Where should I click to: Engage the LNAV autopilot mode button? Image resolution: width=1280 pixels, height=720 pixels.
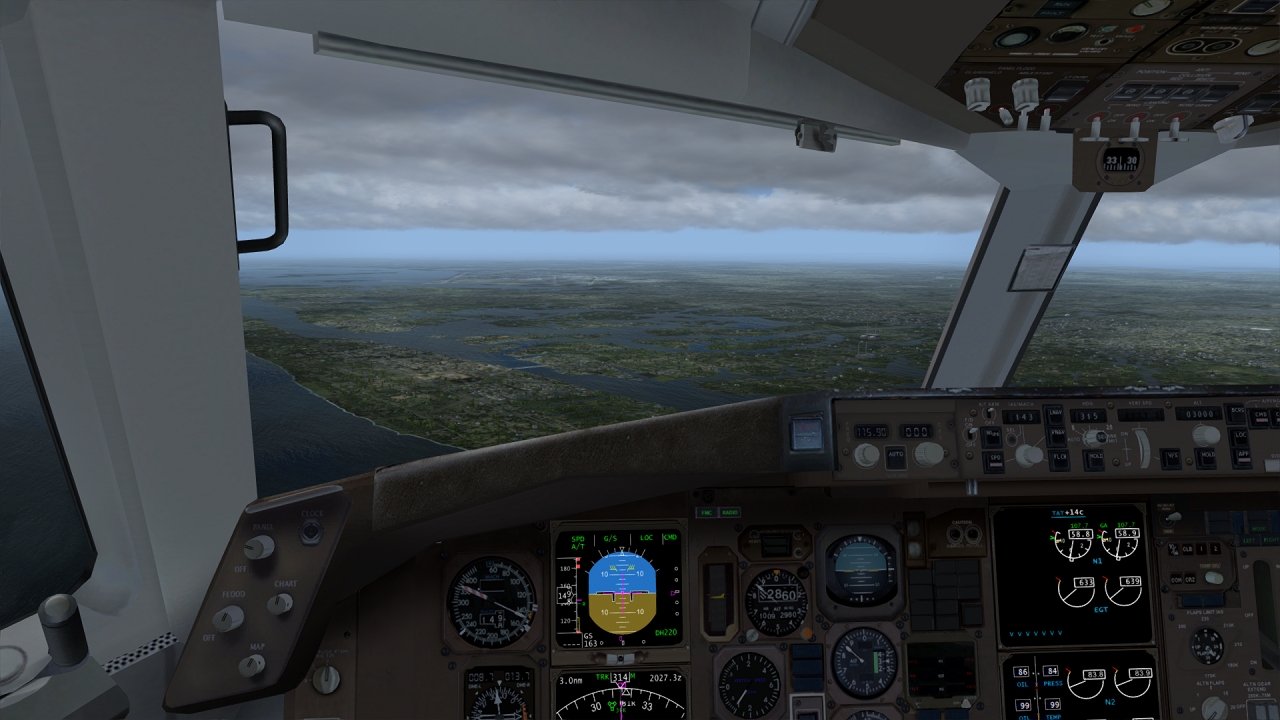click(x=1055, y=414)
